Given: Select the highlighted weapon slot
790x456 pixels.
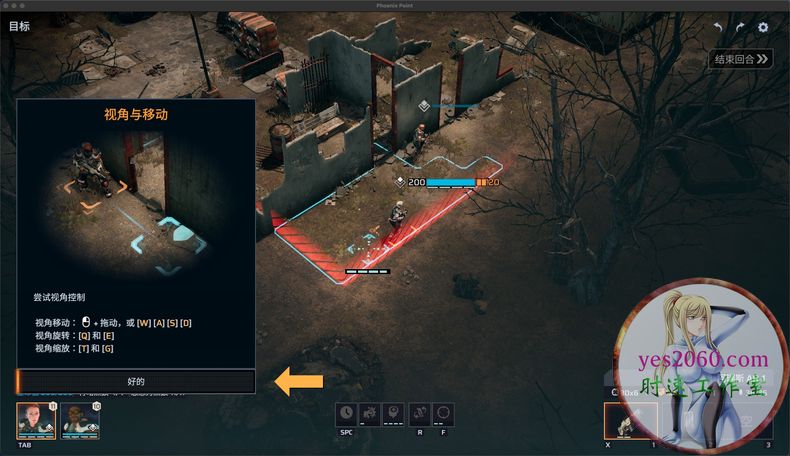Looking at the screenshot, I should click(x=630, y=421).
